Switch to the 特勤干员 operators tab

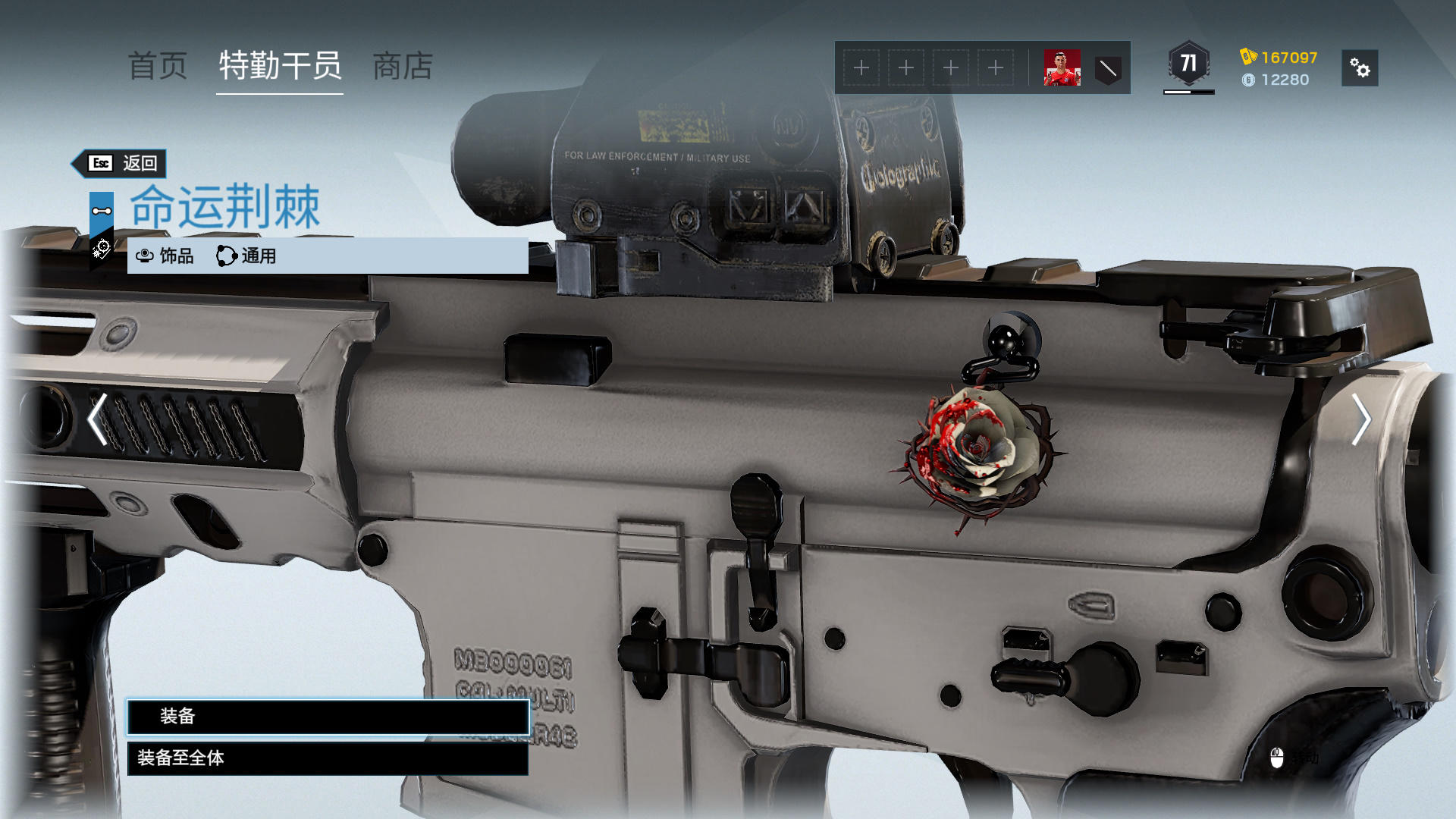(280, 67)
